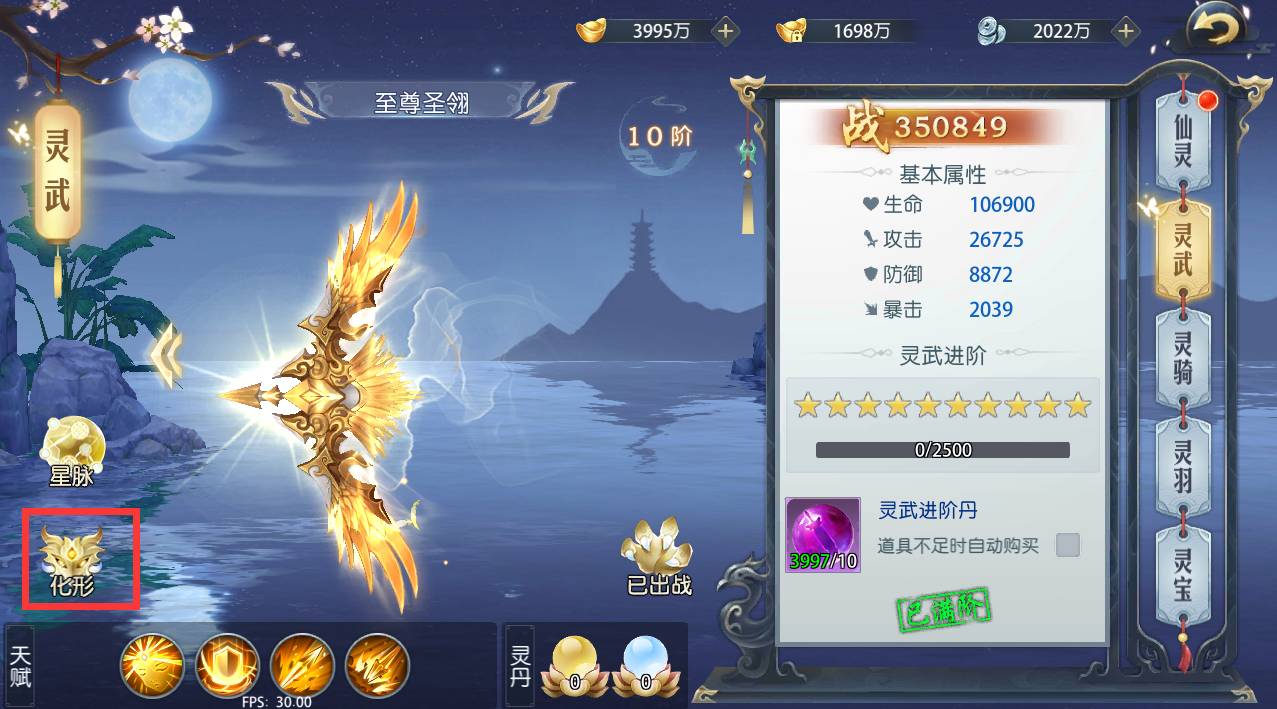Switch to the 灵骑 tab

tap(1183, 358)
